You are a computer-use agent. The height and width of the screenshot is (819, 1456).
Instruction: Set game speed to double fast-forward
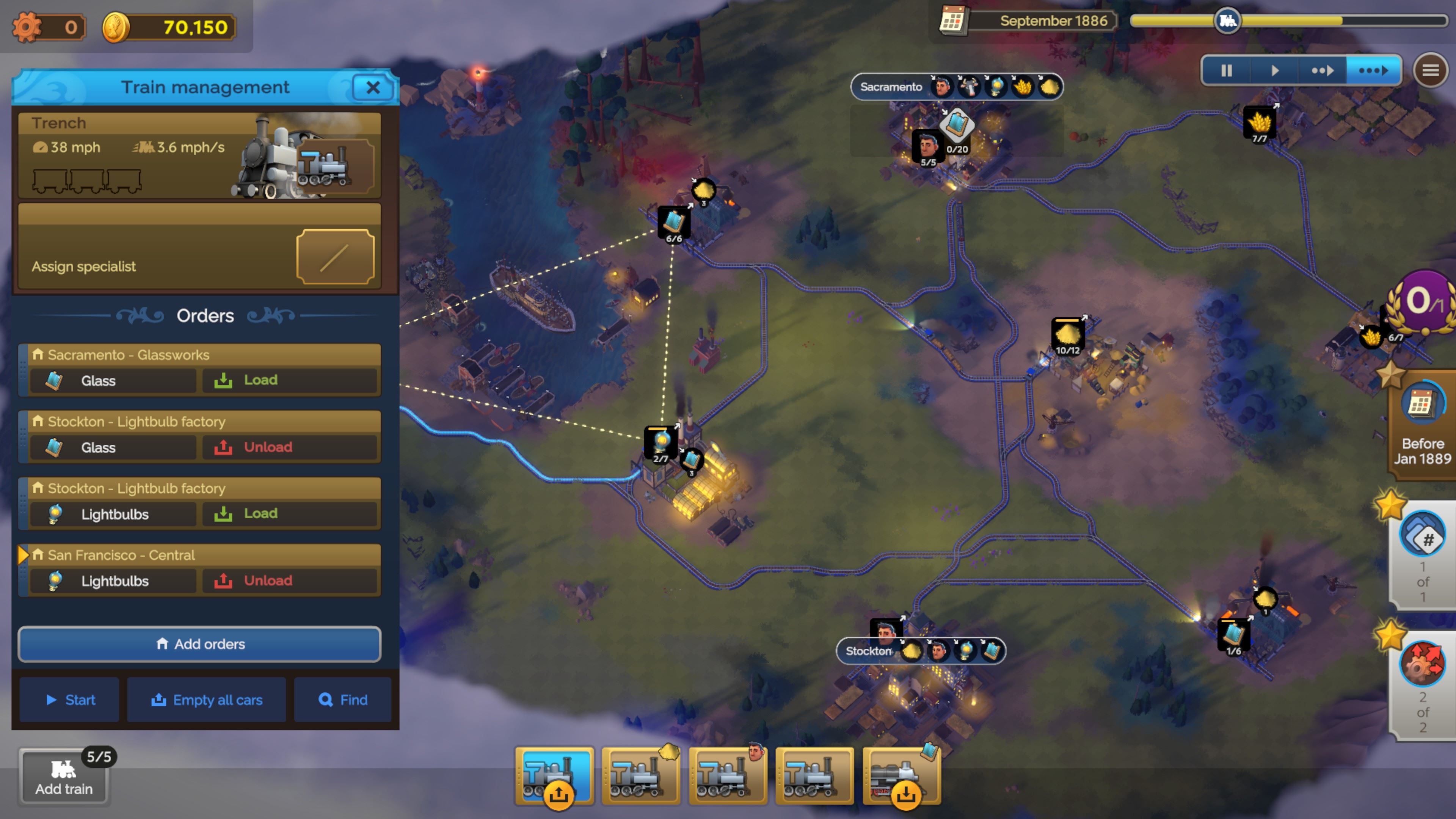[x=1322, y=71]
